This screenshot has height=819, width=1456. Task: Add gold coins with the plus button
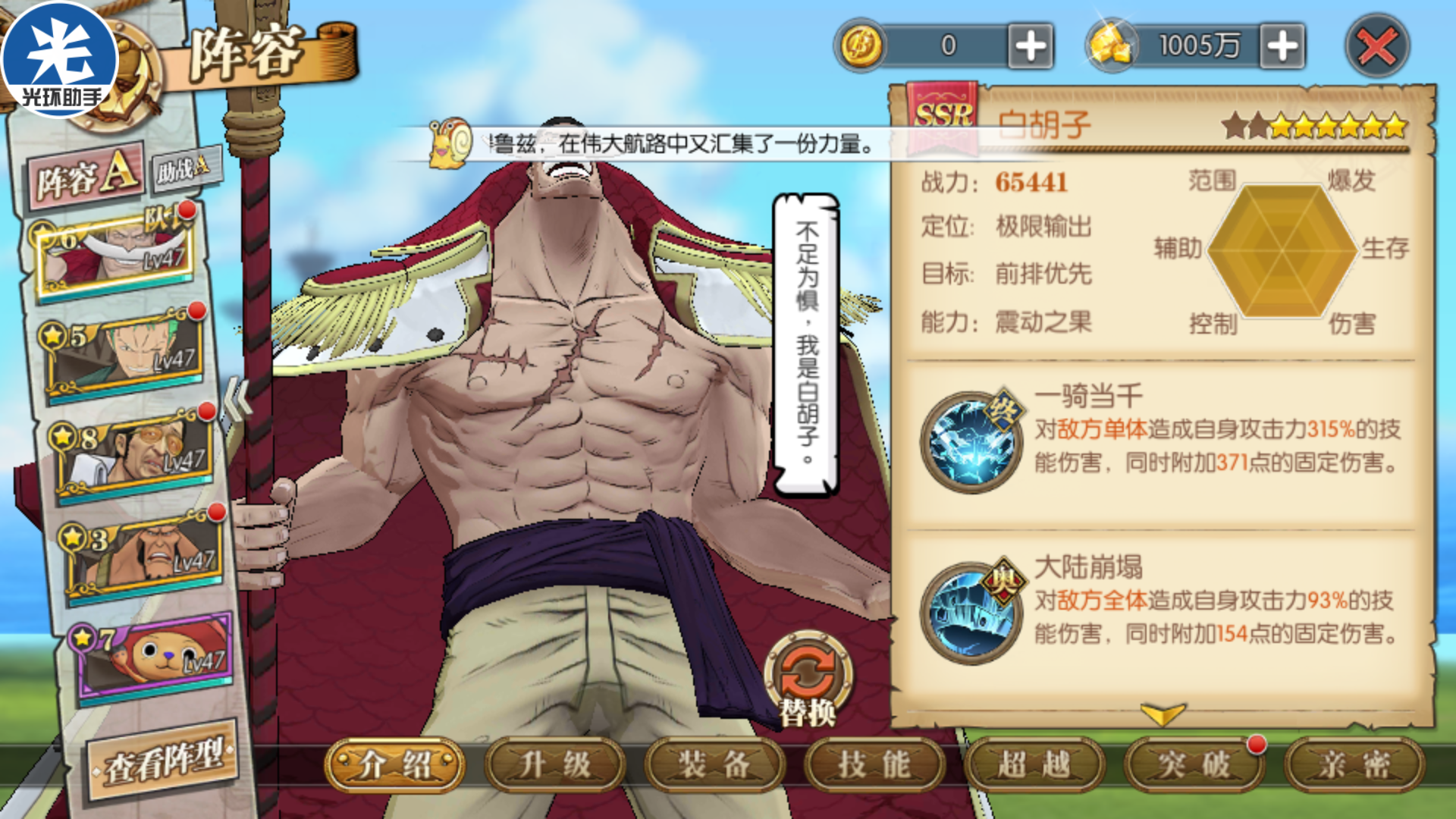pos(1031,46)
